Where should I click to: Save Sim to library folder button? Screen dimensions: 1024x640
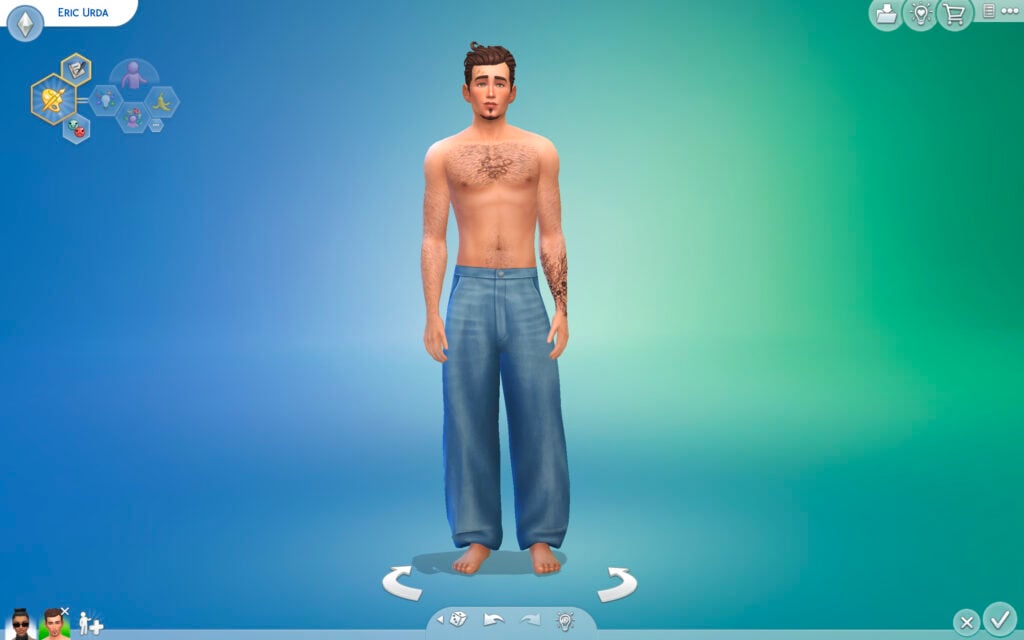pyautogui.click(x=885, y=14)
